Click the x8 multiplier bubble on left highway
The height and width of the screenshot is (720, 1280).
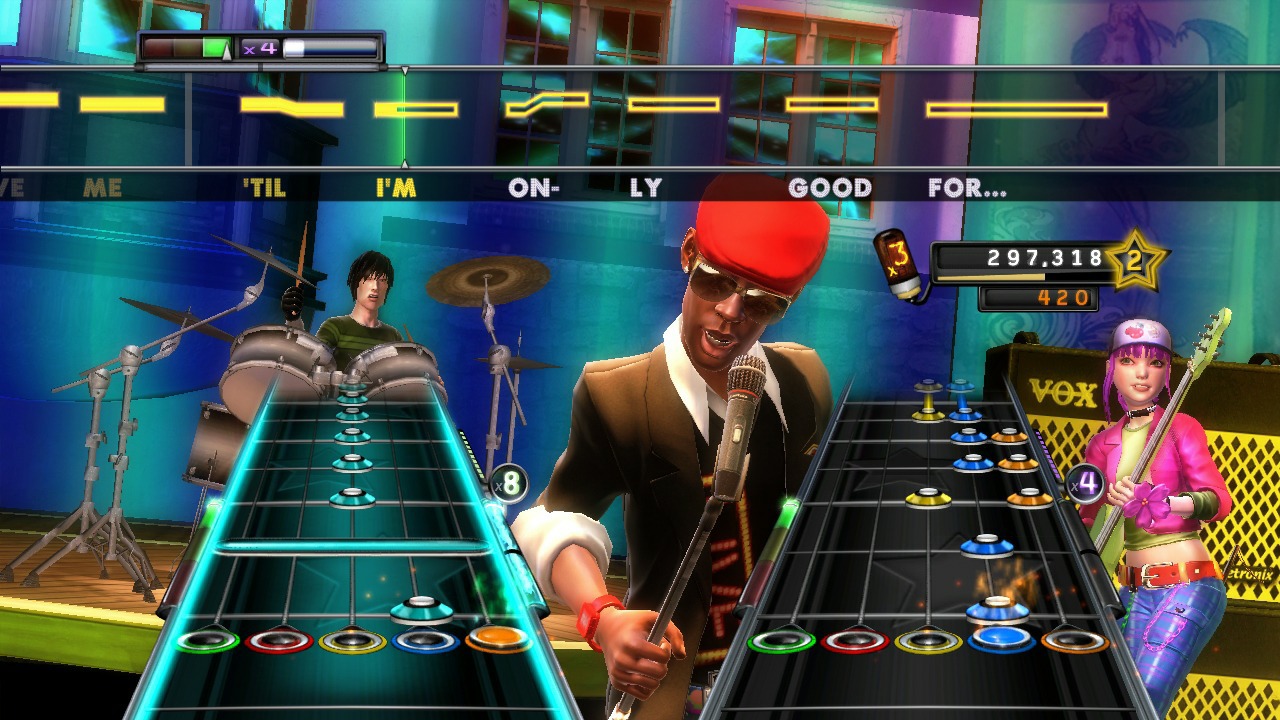tap(509, 484)
